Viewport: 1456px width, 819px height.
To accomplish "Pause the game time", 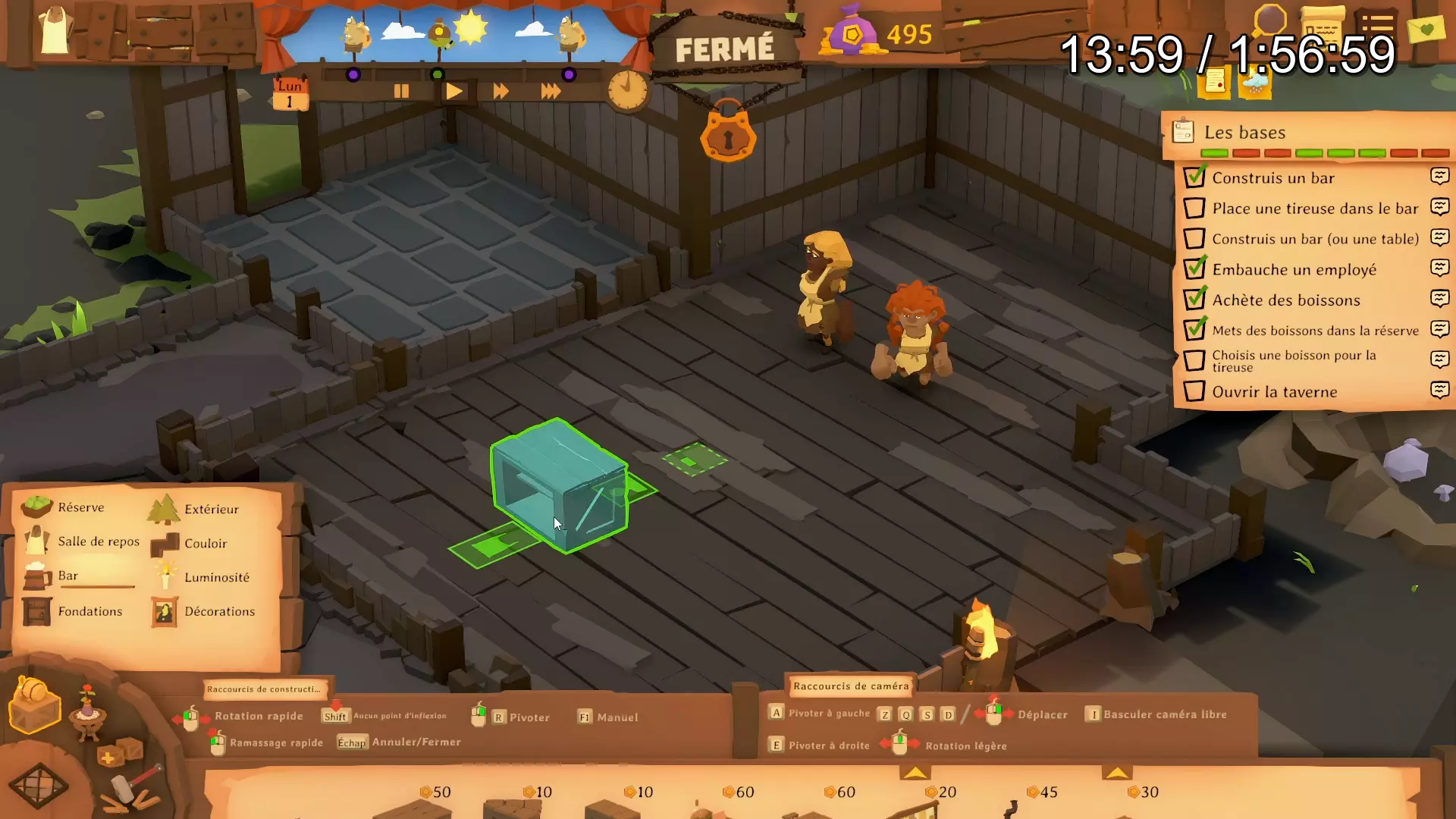I will click(401, 92).
